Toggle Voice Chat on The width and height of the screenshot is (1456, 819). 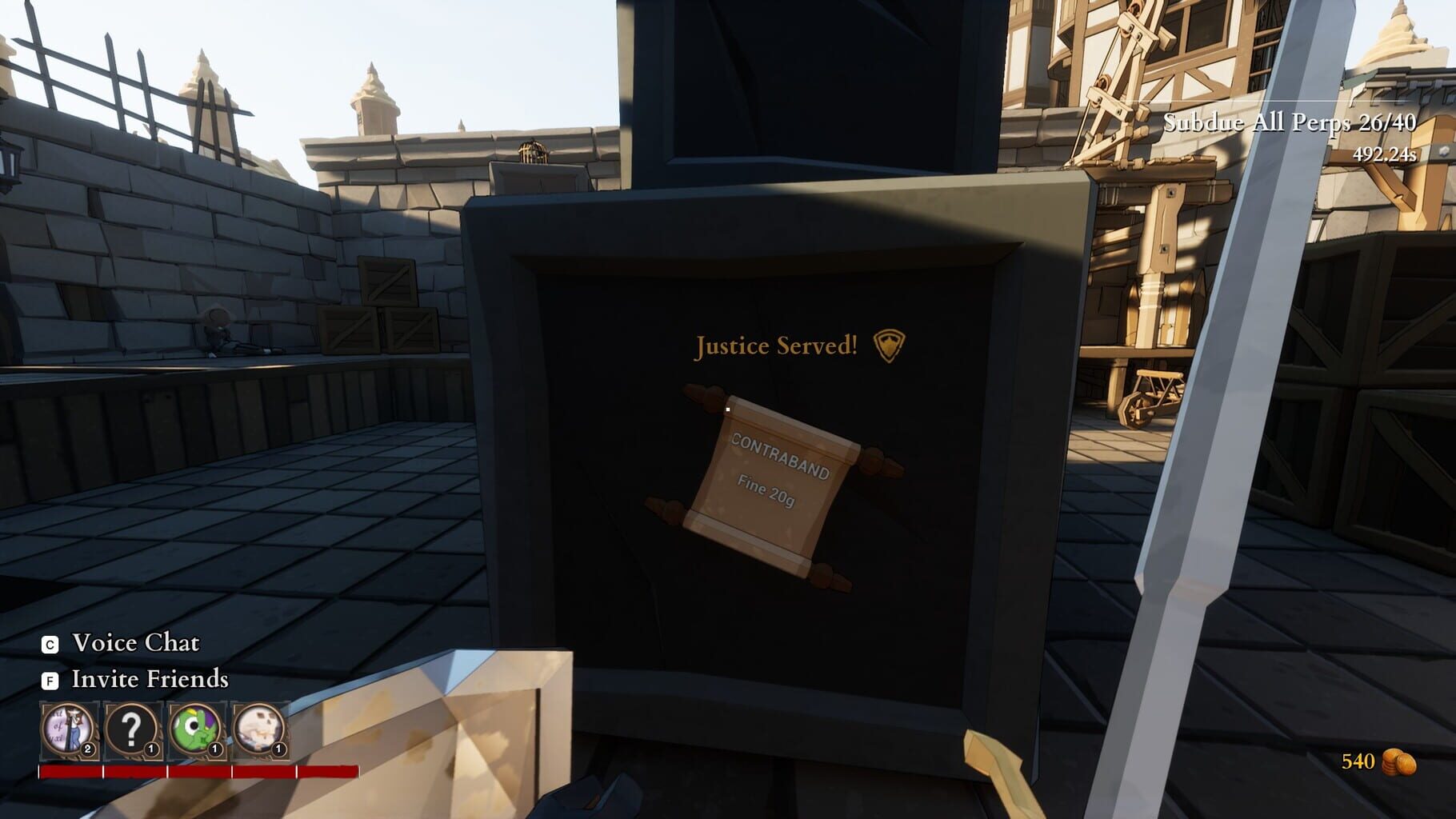tap(134, 643)
